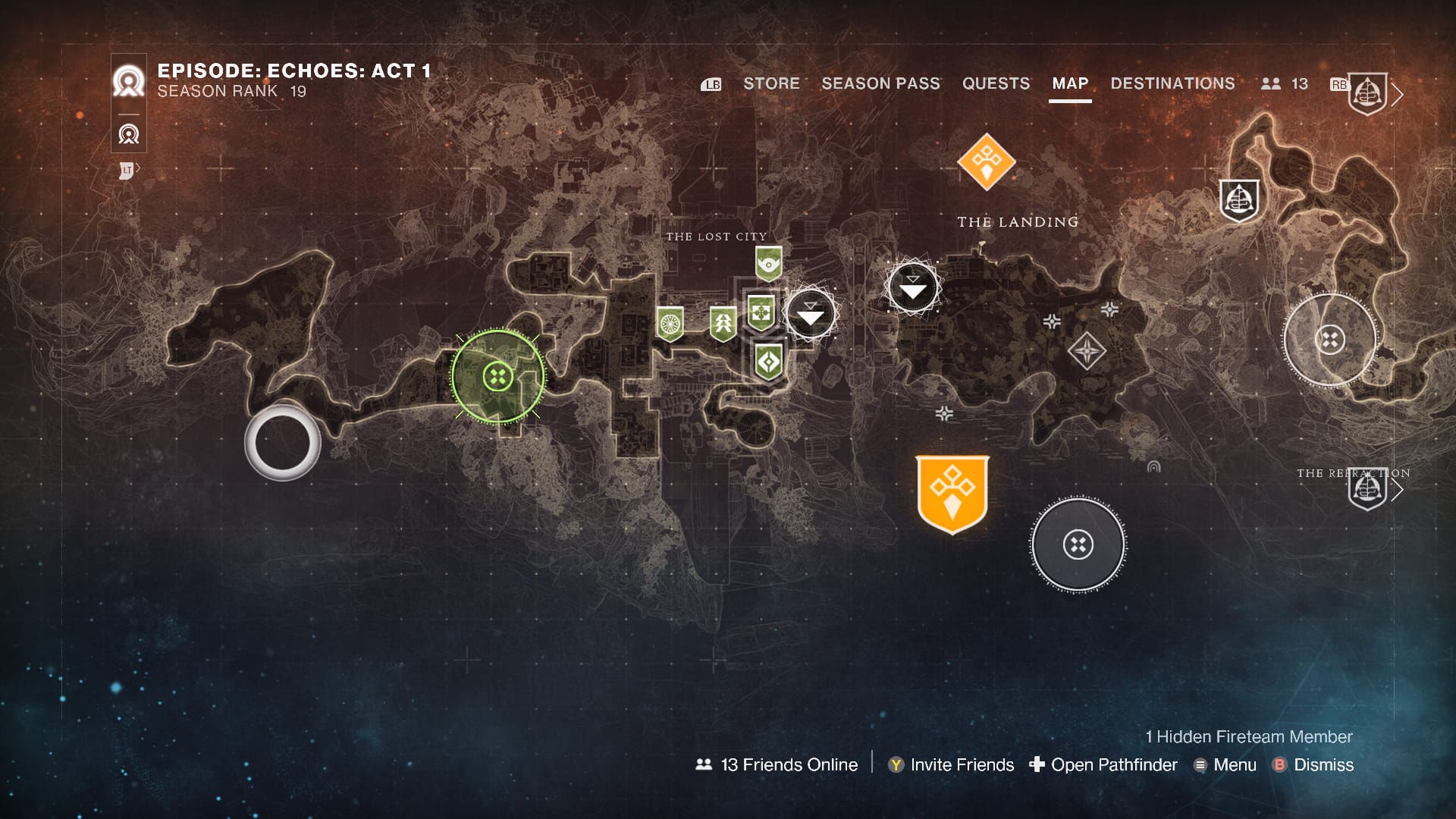
Task: Select the green cluster badge near The Lost City
Action: (761, 312)
